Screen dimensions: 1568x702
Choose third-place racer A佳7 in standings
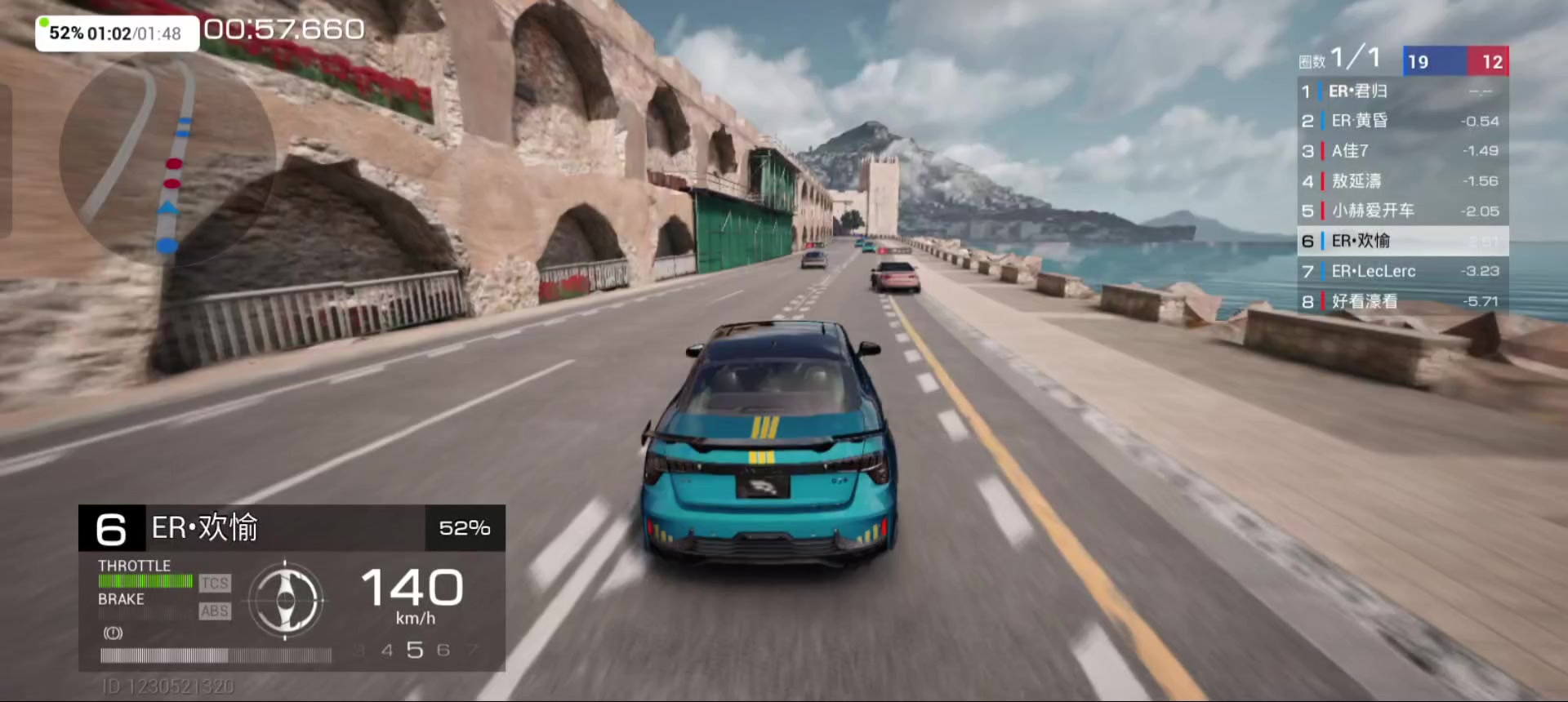tap(1401, 151)
